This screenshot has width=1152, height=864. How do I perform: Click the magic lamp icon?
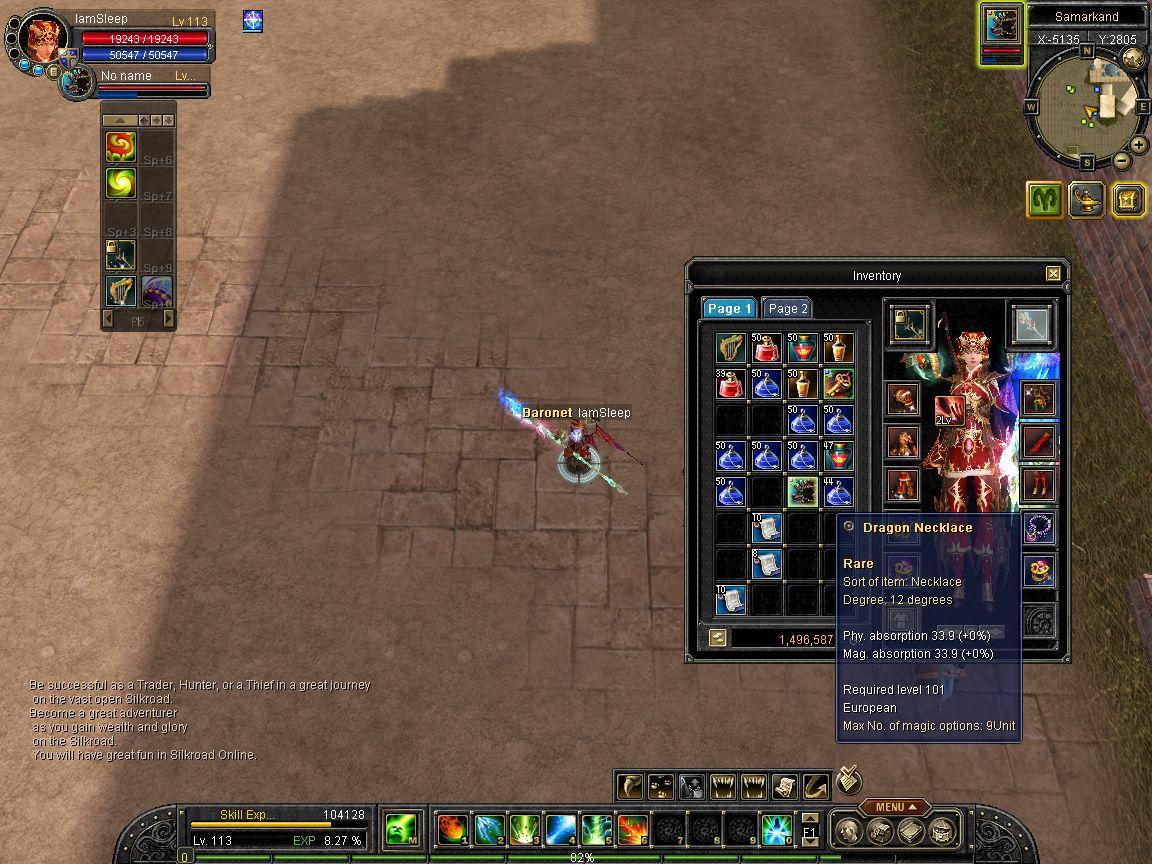click(x=1086, y=200)
